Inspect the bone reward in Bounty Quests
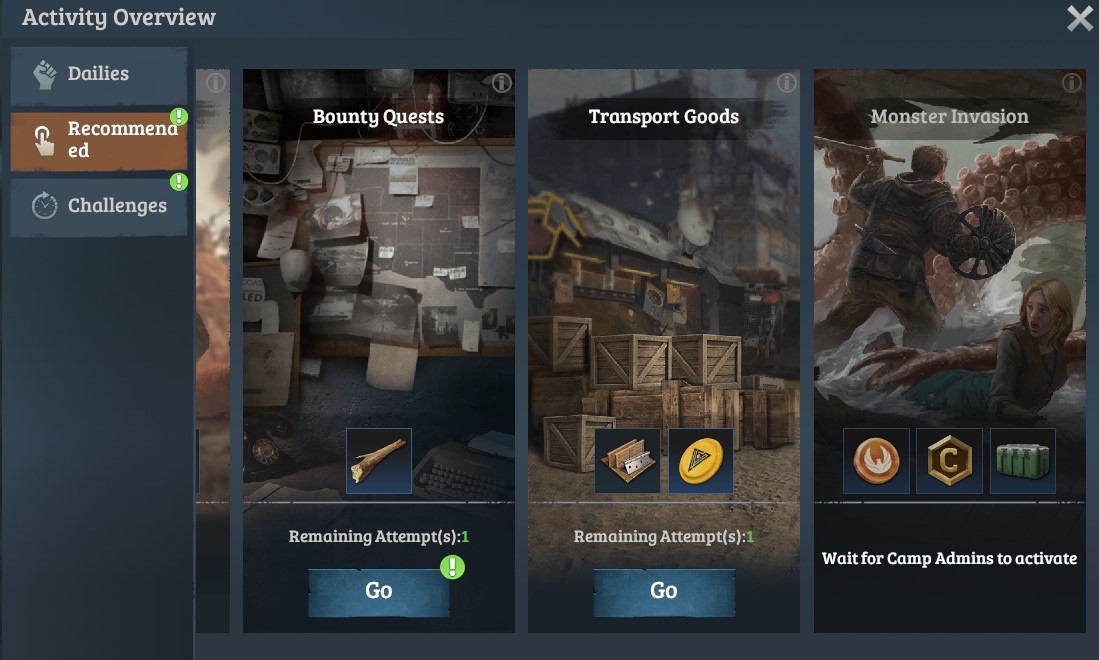Screen dimensions: 1099x660 [379, 461]
